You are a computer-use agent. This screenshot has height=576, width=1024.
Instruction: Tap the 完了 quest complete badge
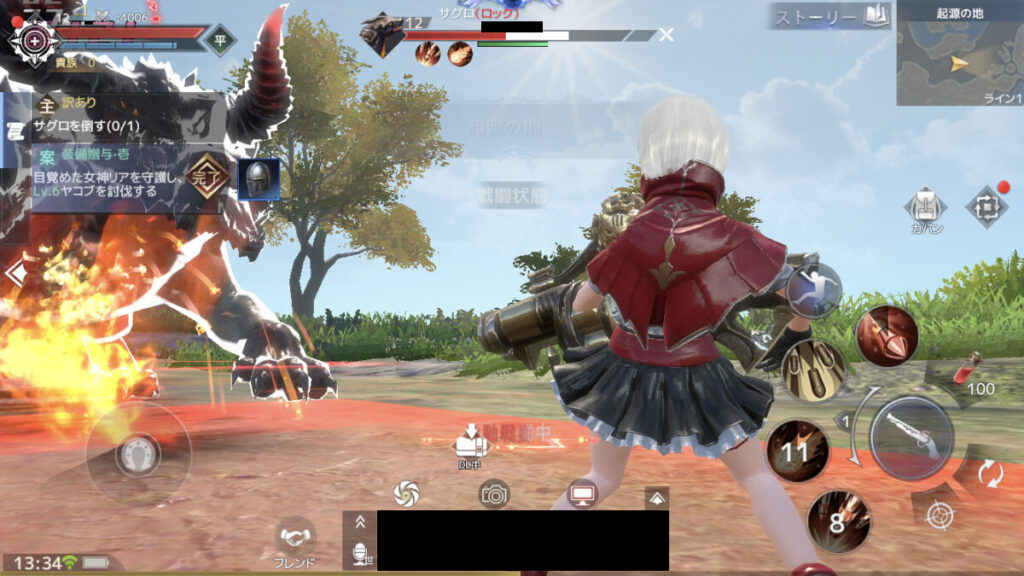coord(206,176)
